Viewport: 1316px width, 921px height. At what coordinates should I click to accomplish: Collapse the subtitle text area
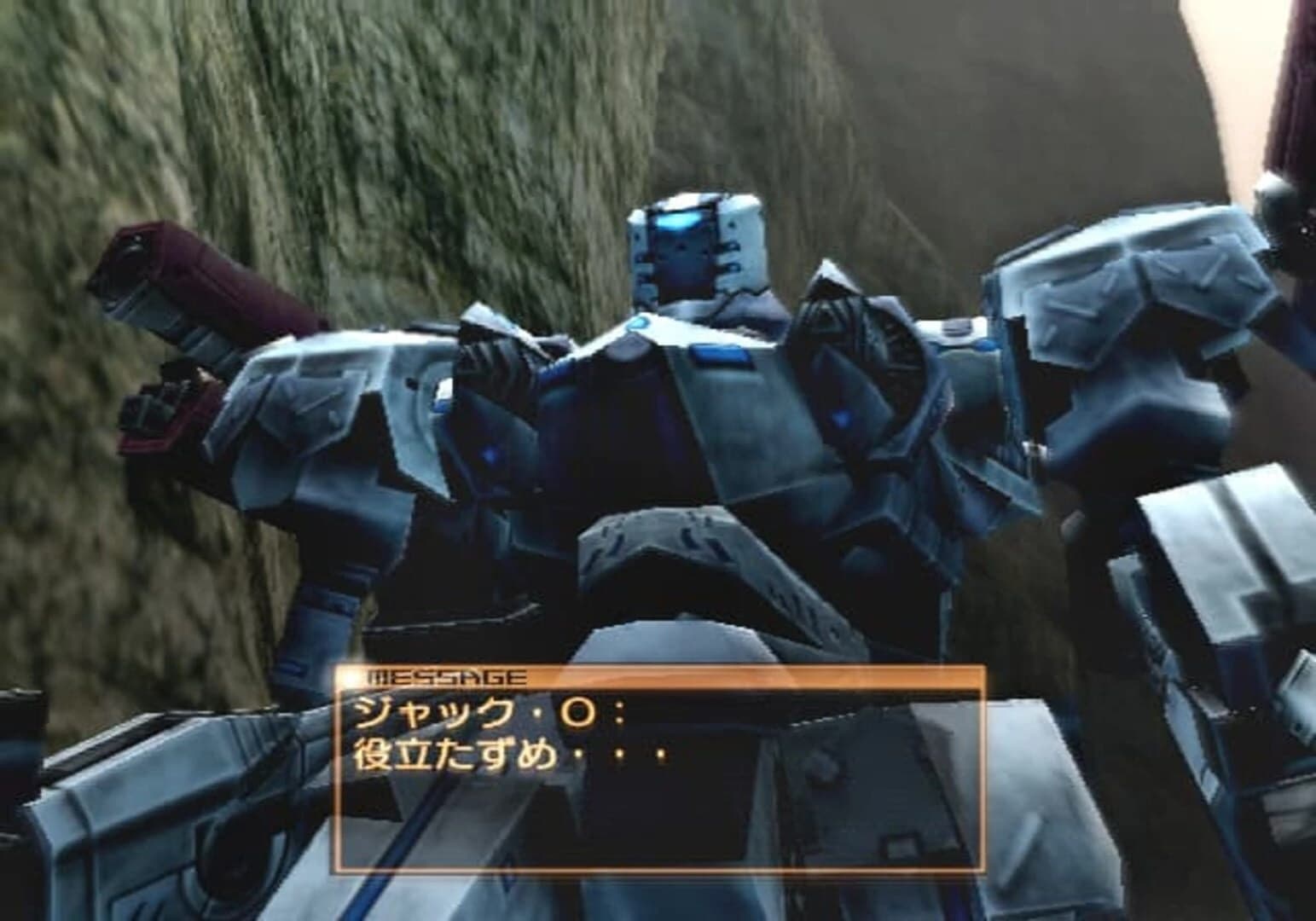coord(512,755)
